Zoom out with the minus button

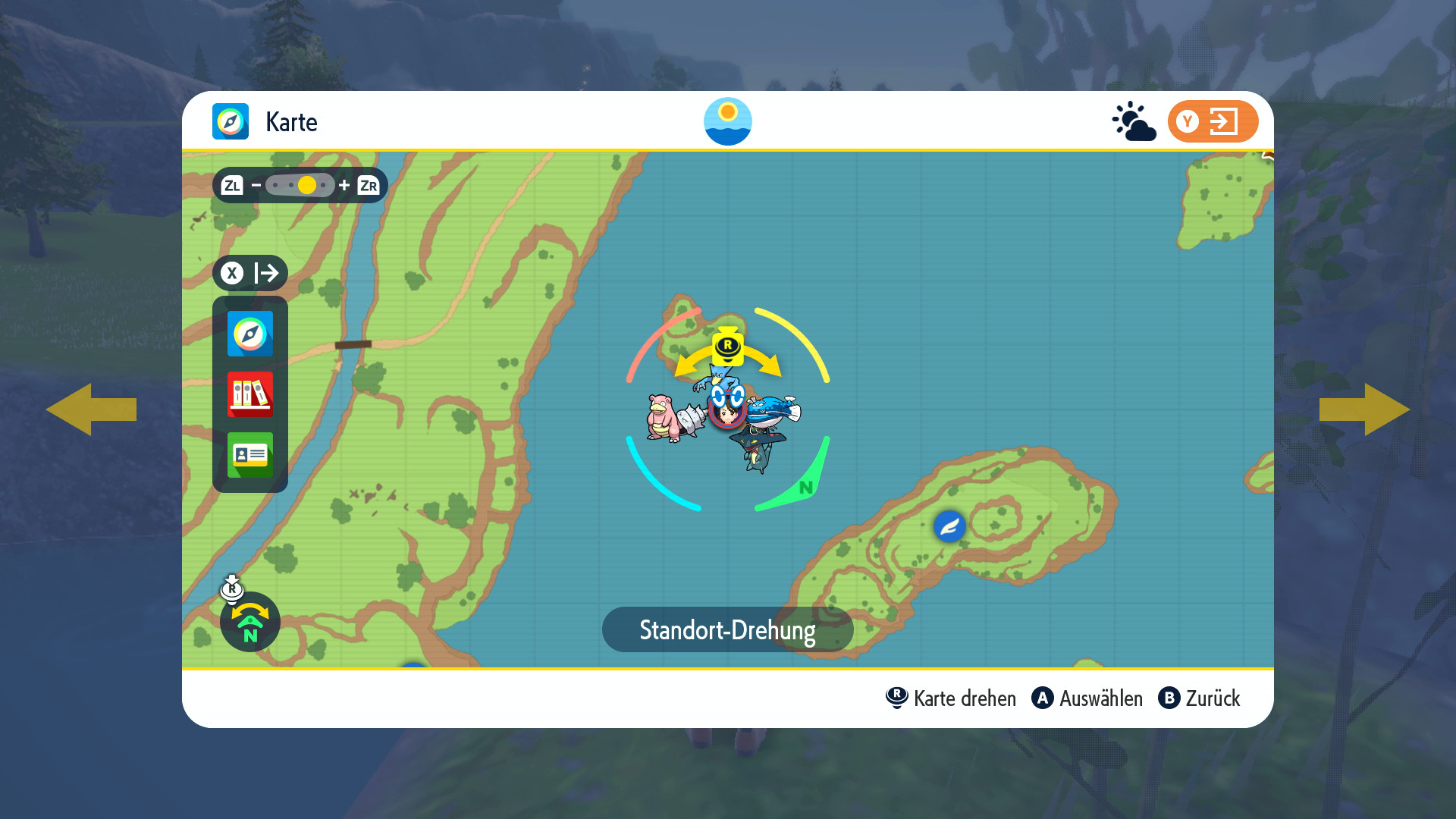[256, 185]
